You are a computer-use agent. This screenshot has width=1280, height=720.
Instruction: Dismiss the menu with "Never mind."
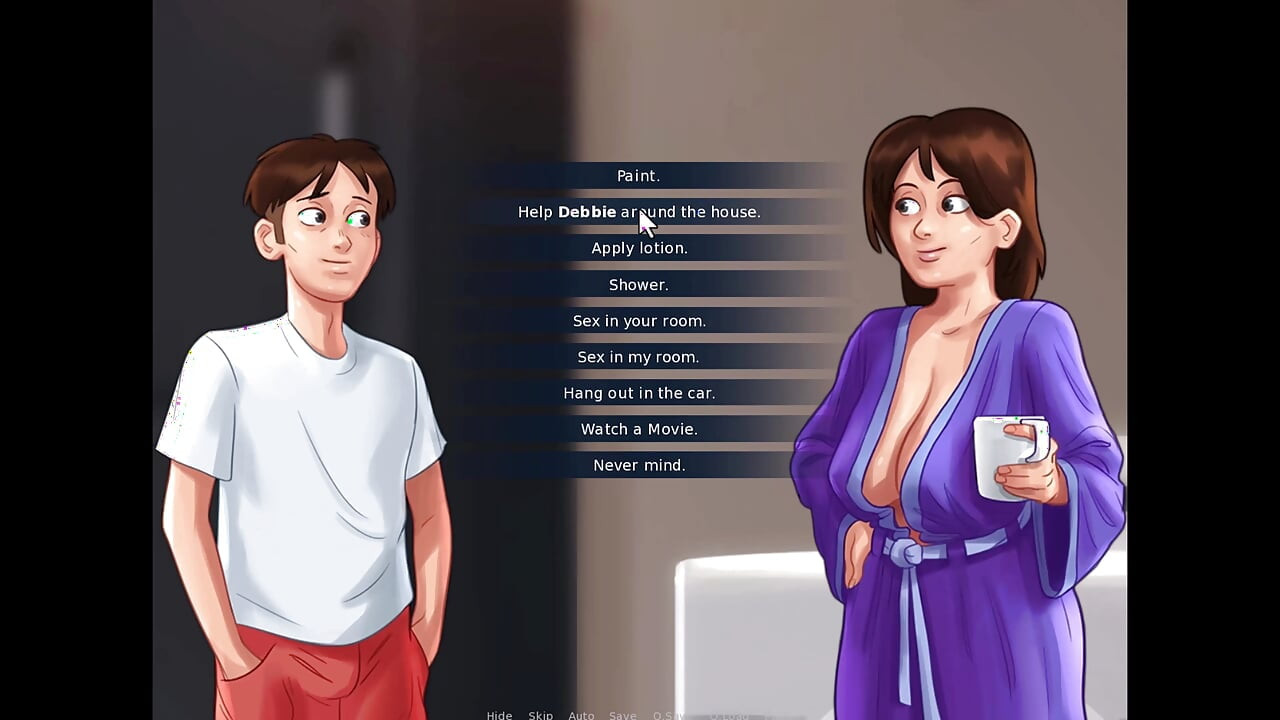click(639, 464)
